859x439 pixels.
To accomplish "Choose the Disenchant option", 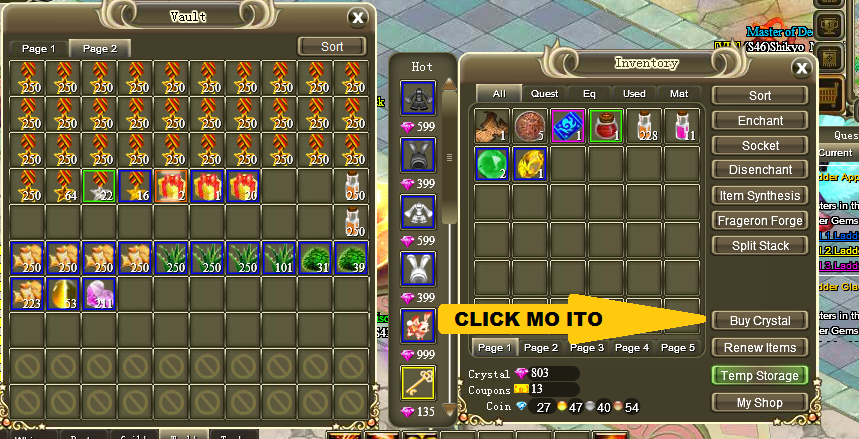I will (x=760, y=171).
